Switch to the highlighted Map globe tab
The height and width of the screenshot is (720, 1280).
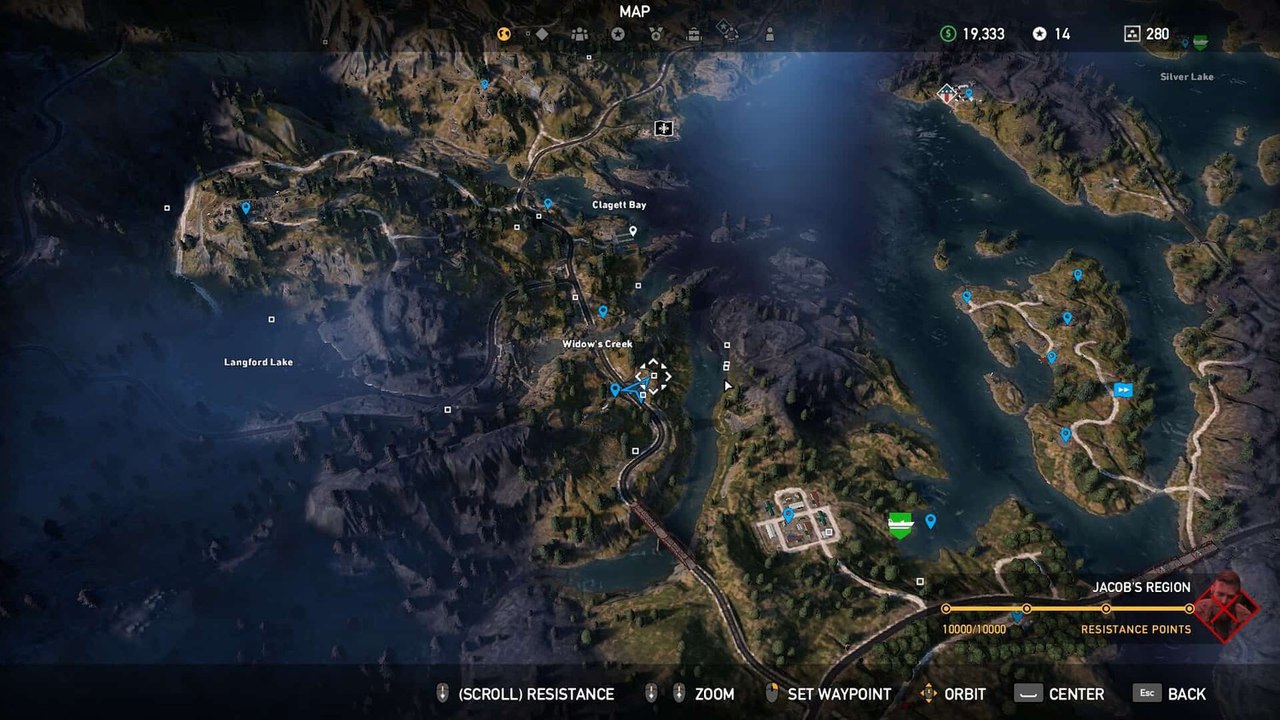[x=503, y=34]
